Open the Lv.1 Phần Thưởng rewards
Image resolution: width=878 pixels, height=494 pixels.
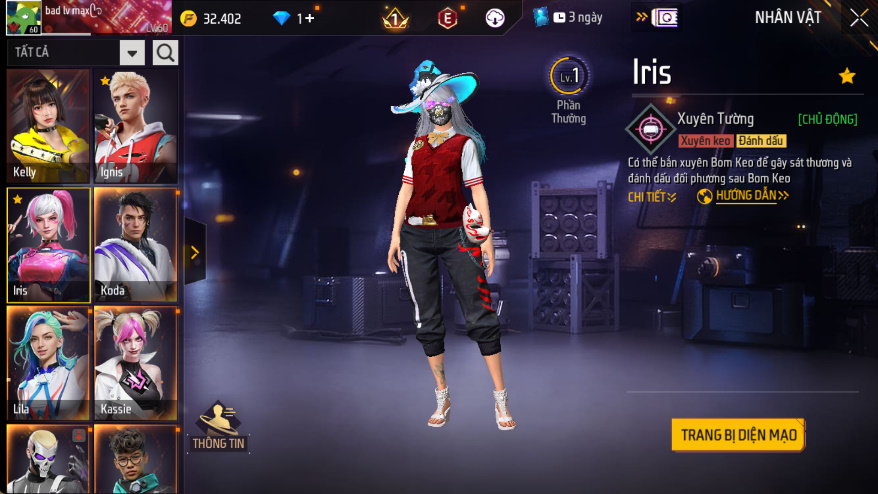coord(568,90)
